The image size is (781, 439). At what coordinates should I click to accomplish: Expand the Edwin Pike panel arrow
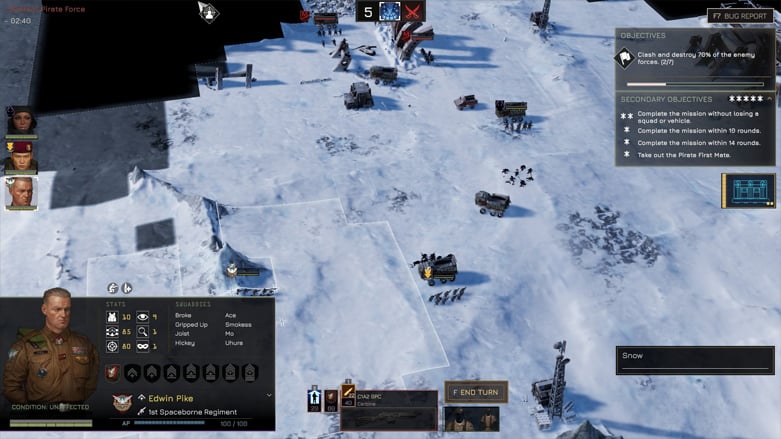tap(268, 395)
